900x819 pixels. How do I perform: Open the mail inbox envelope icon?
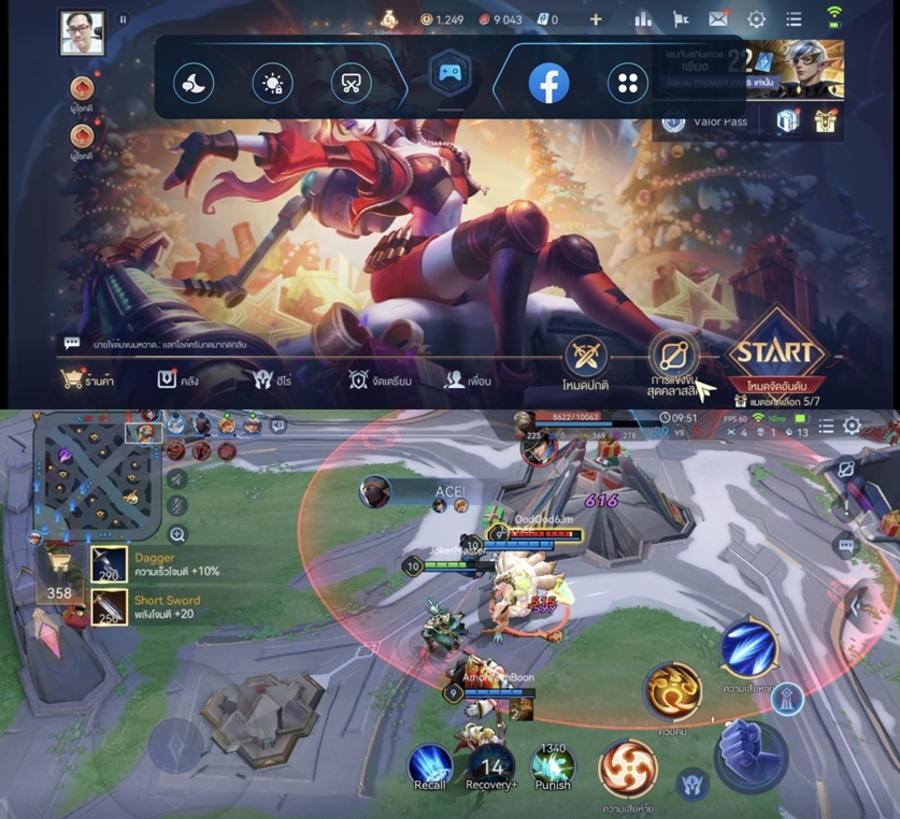[718, 18]
